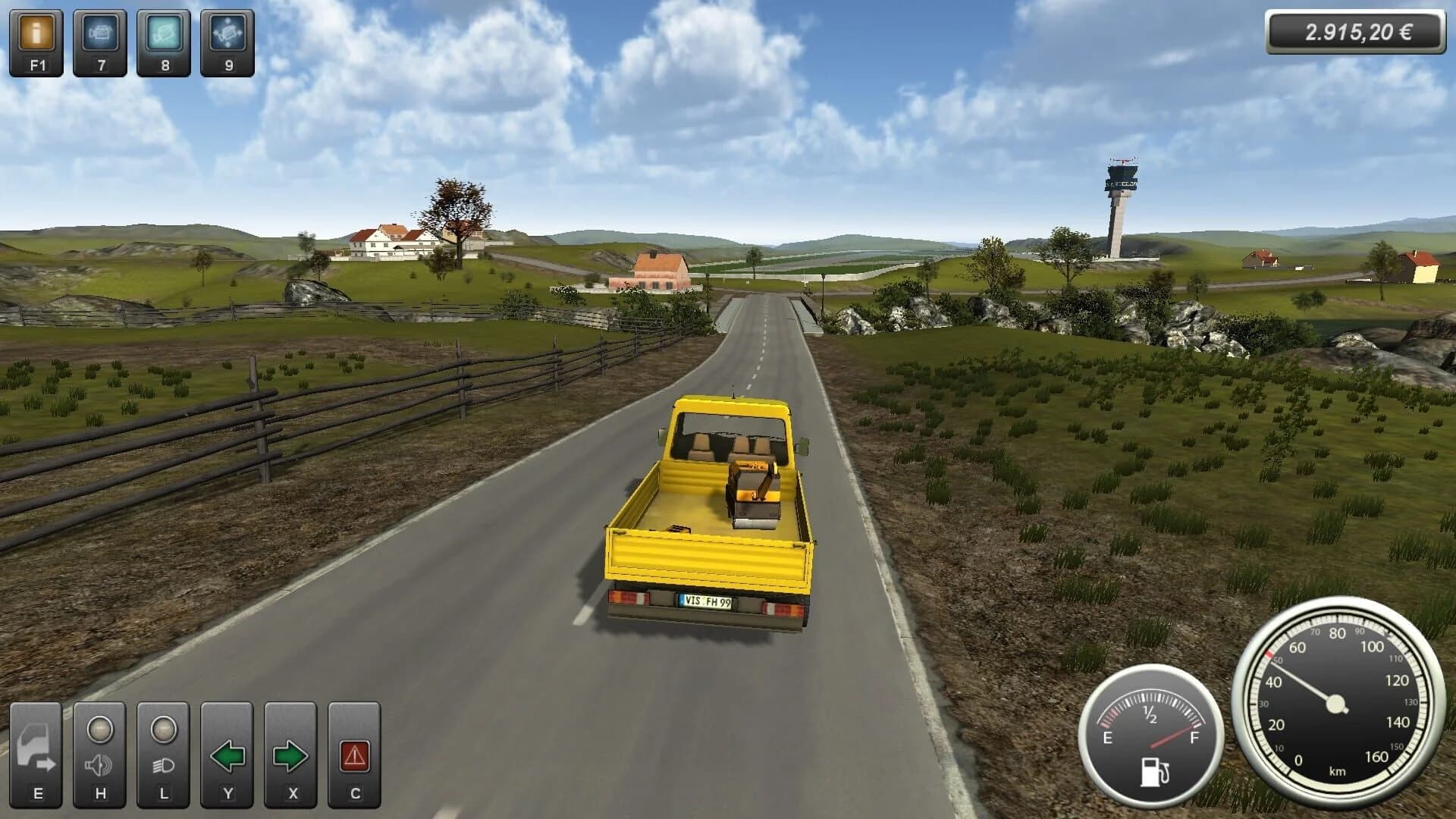Click the exit vehicle button labeled E
This screenshot has height=819, width=1456.
[x=36, y=749]
